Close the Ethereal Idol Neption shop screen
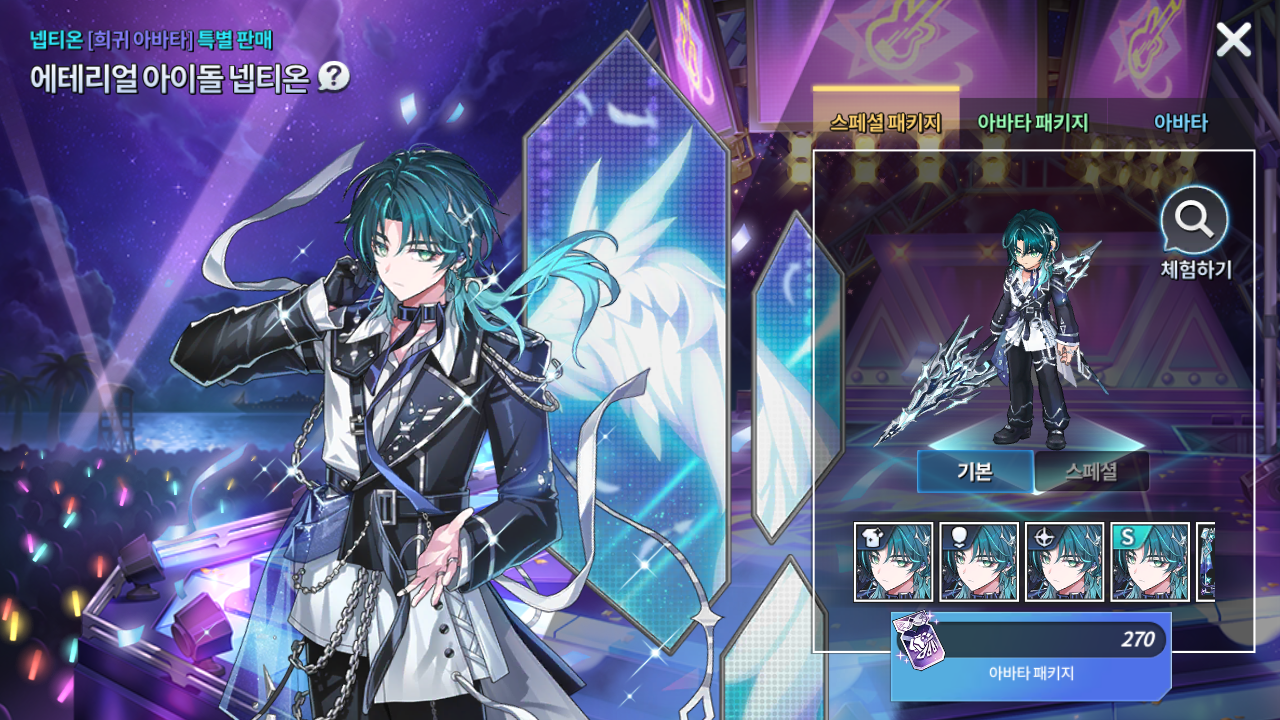1280x720 pixels. pyautogui.click(x=1233, y=40)
